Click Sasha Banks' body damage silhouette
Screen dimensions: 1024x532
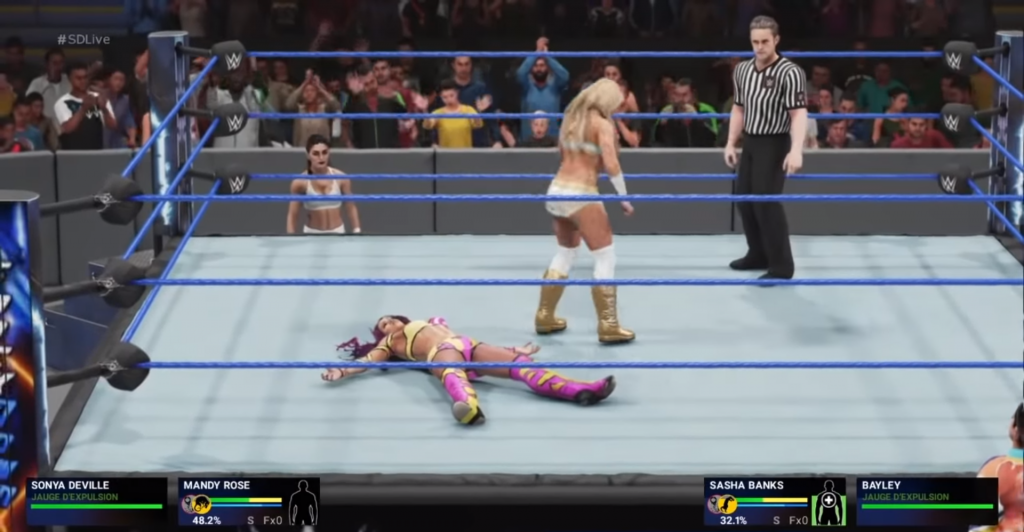pos(828,502)
